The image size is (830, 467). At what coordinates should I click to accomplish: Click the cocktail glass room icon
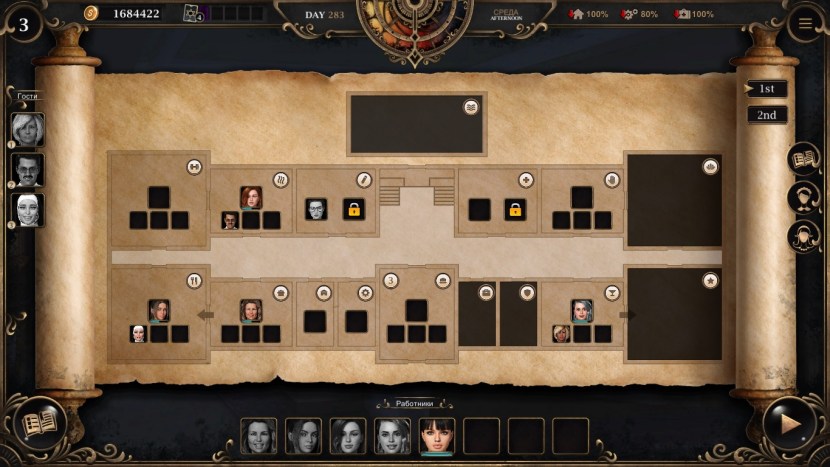click(613, 293)
